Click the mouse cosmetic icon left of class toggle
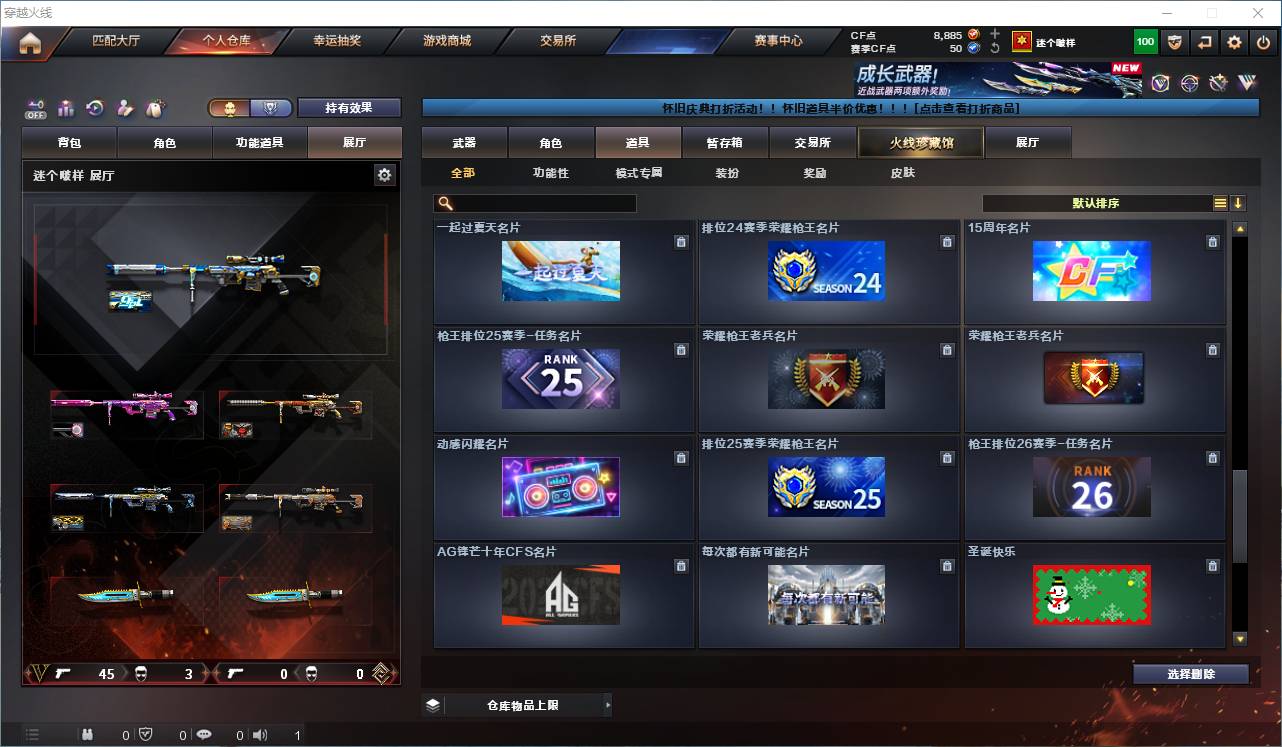The image size is (1282, 747). 155,107
